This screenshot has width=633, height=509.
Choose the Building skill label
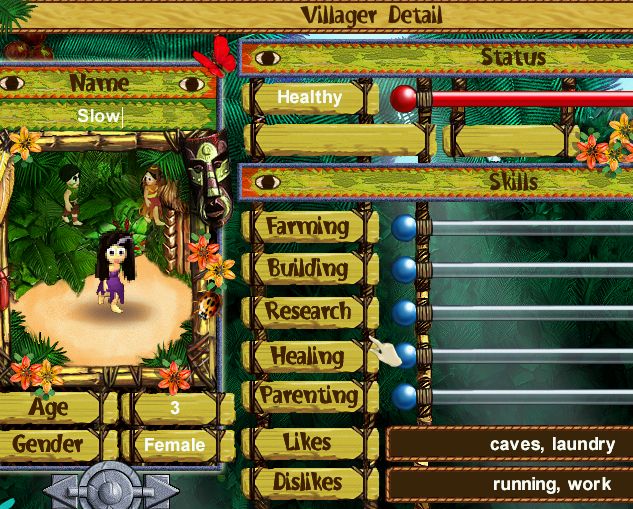[307, 268]
